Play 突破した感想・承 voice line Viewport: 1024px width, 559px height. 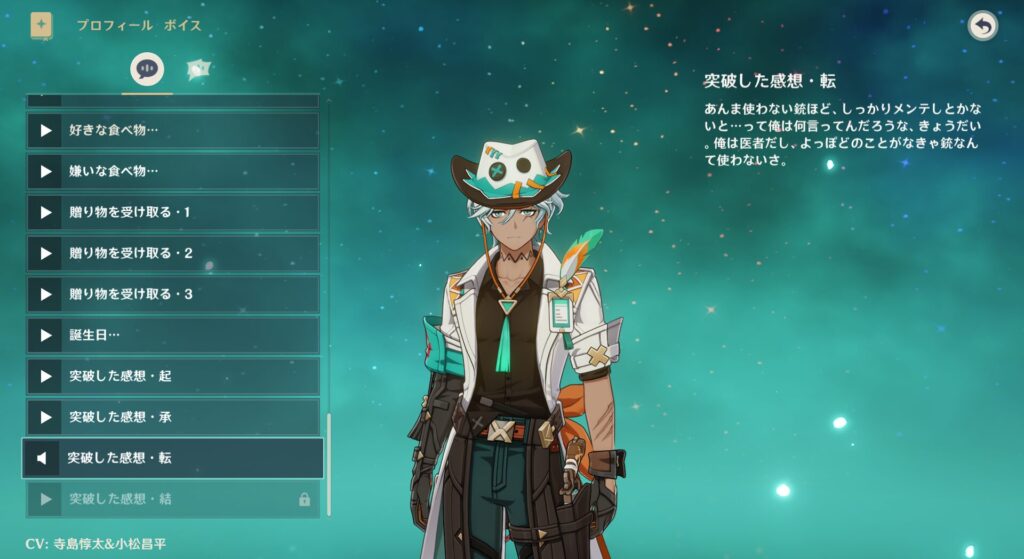(172, 417)
